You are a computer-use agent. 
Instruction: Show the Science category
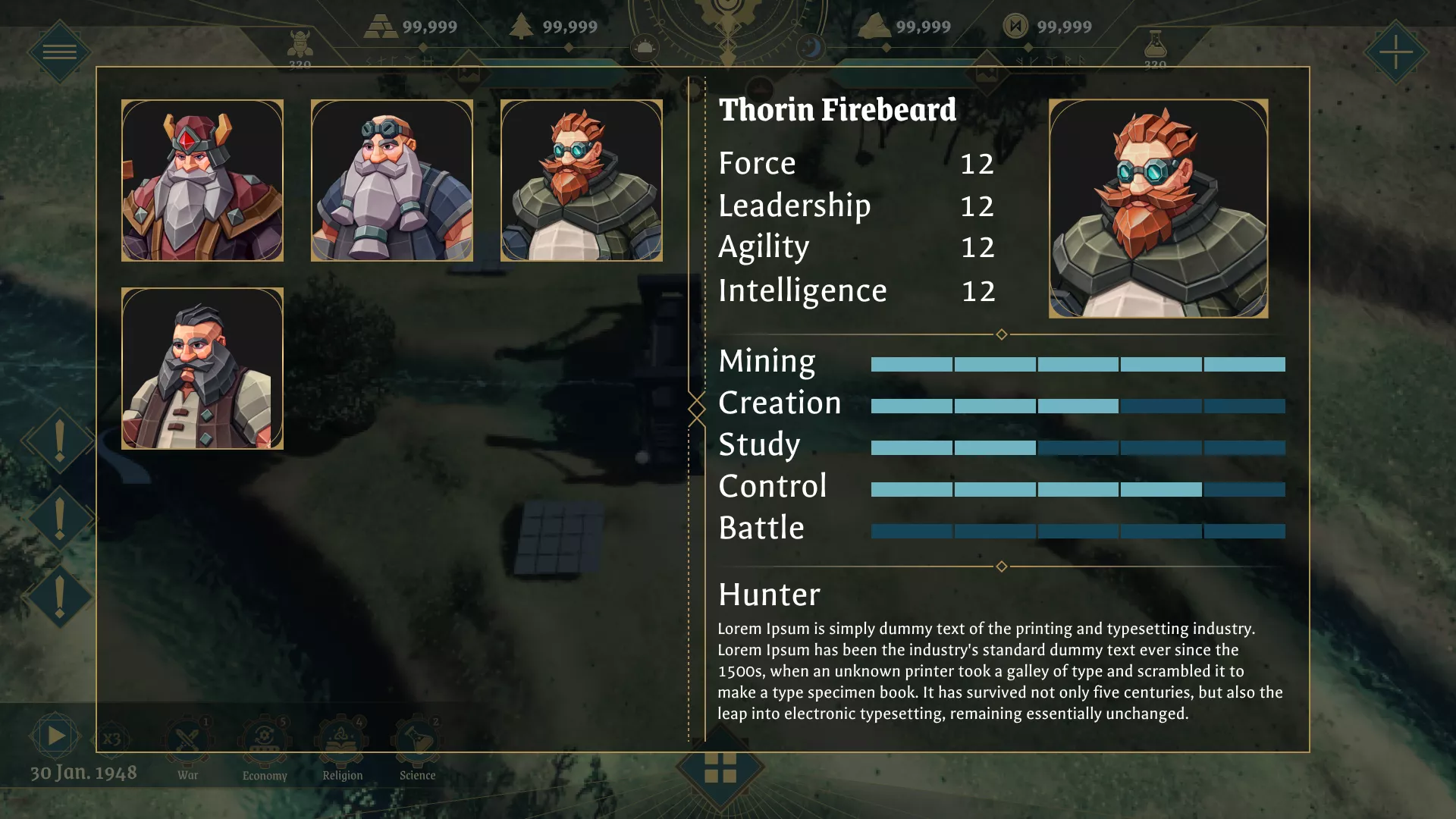point(417,743)
